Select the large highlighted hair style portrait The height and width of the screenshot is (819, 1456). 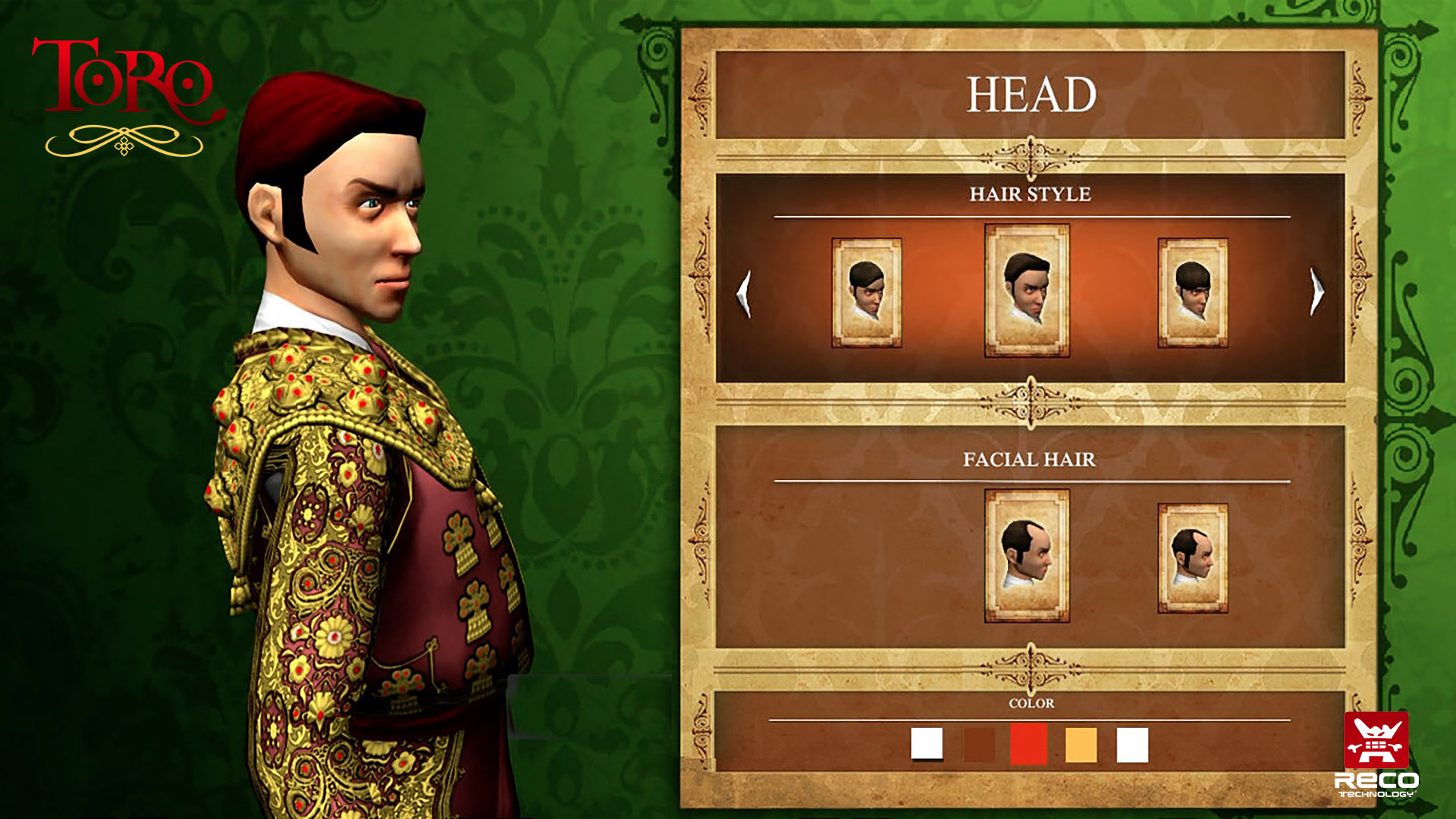(x=1027, y=290)
